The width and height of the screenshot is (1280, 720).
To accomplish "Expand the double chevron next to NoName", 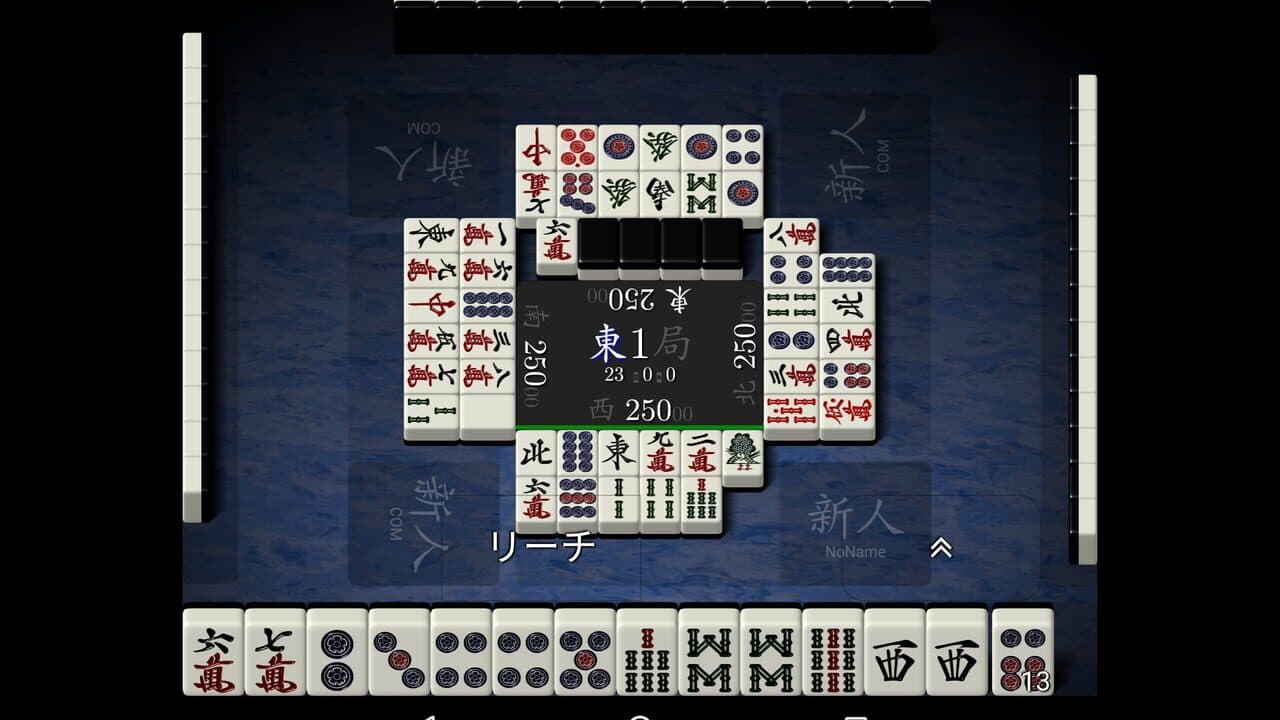I will click(940, 549).
